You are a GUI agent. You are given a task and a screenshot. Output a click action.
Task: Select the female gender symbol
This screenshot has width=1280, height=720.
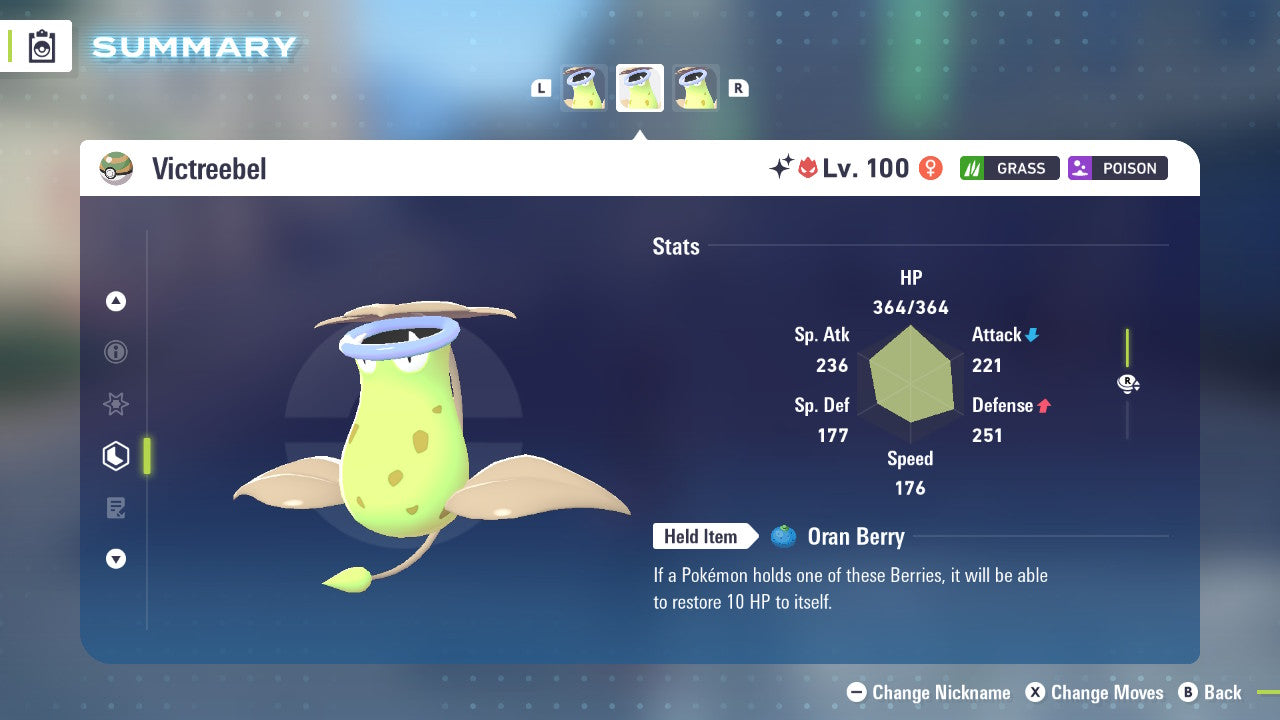point(930,168)
